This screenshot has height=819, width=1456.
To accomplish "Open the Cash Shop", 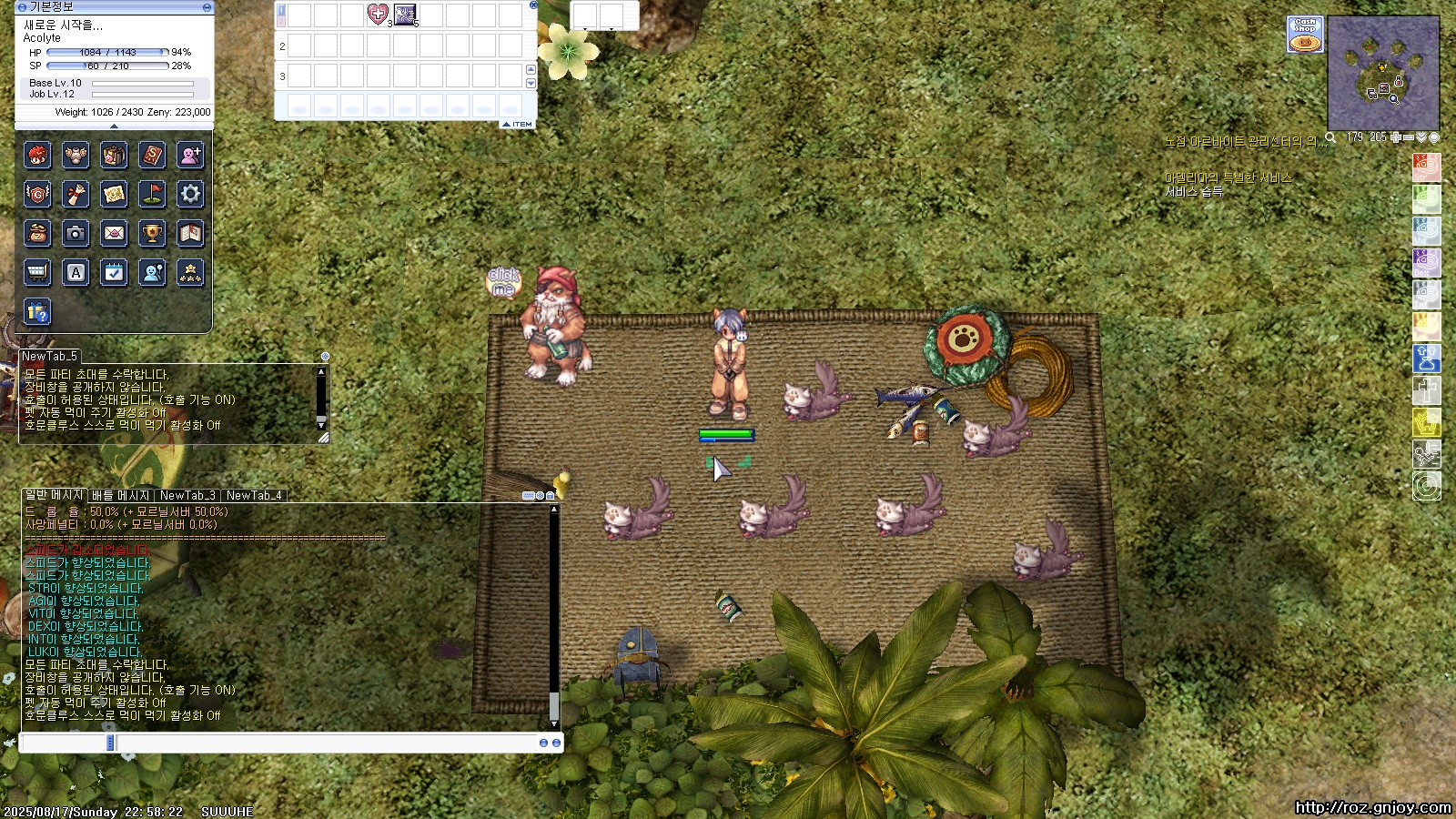I will [1305, 35].
